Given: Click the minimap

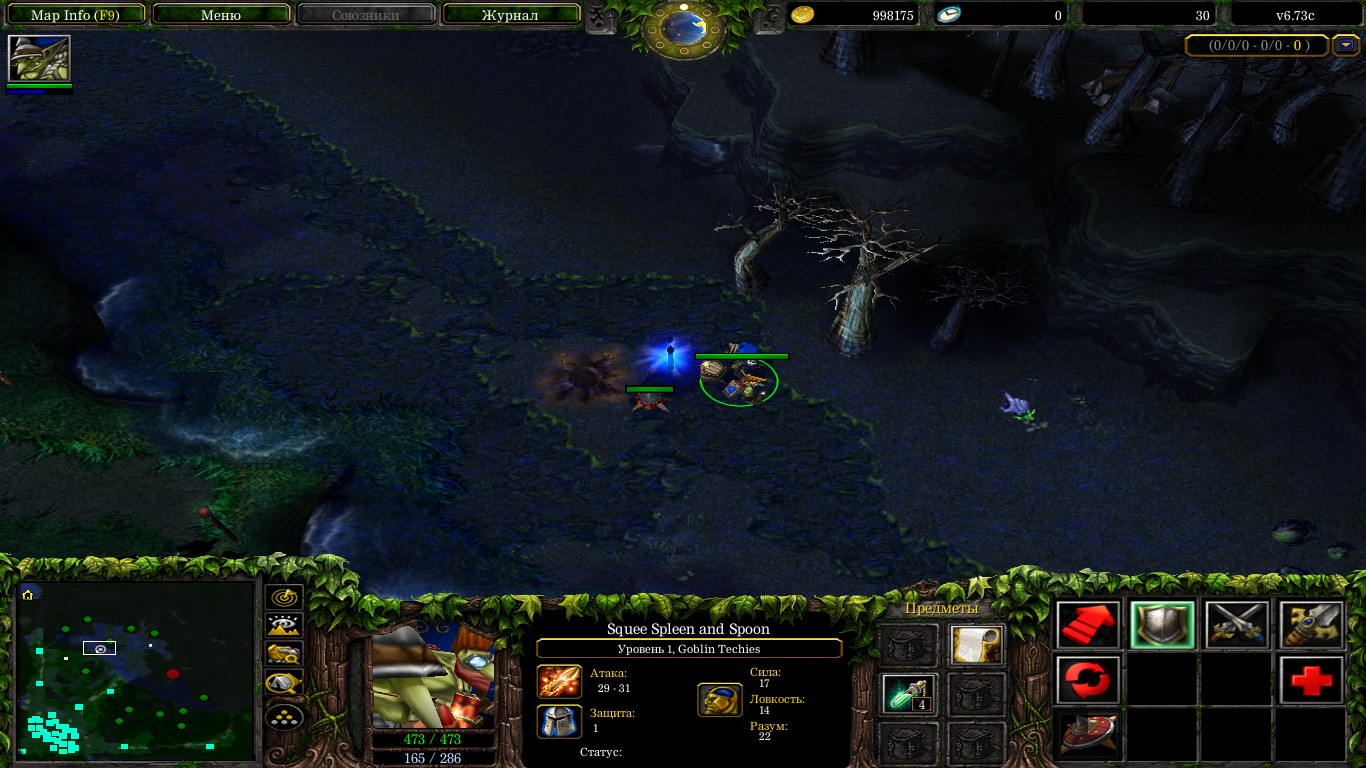Looking at the screenshot, I should [136, 670].
